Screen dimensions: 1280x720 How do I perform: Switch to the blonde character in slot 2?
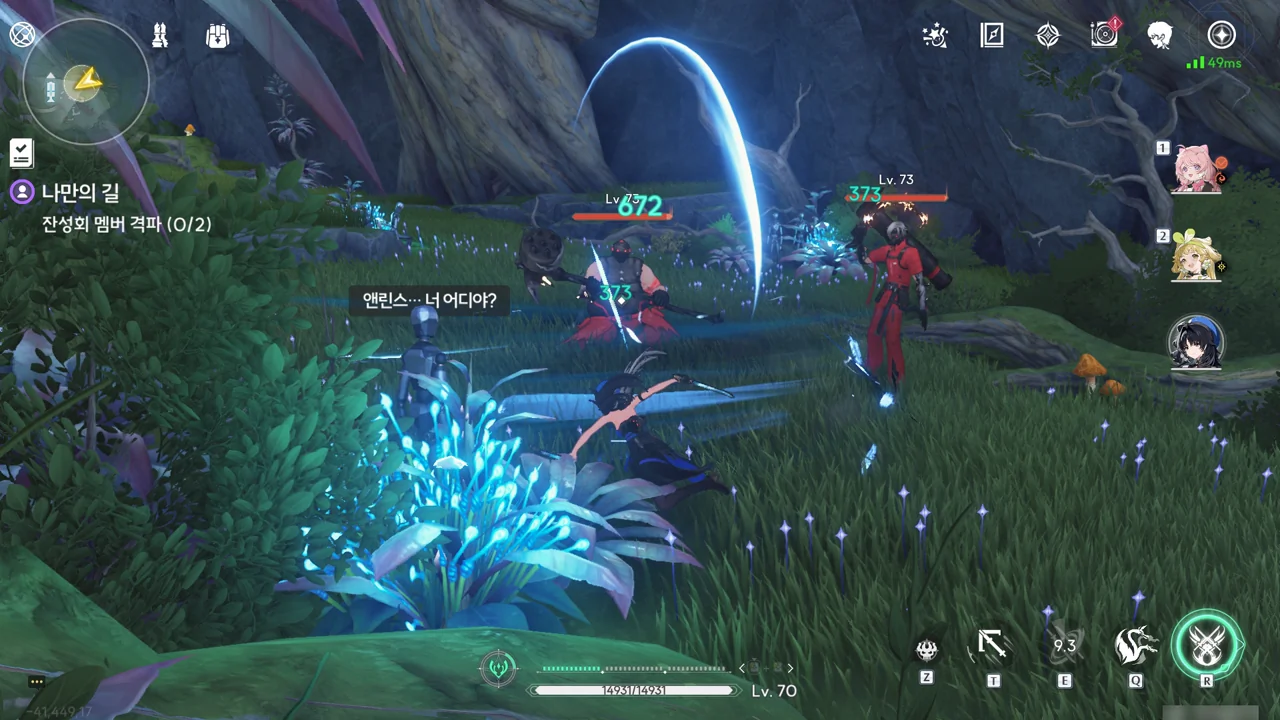pos(1196,256)
